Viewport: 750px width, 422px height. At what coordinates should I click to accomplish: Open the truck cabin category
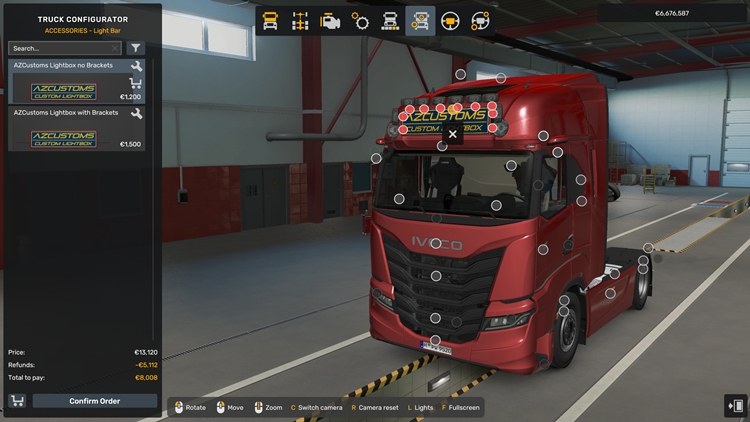click(270, 20)
